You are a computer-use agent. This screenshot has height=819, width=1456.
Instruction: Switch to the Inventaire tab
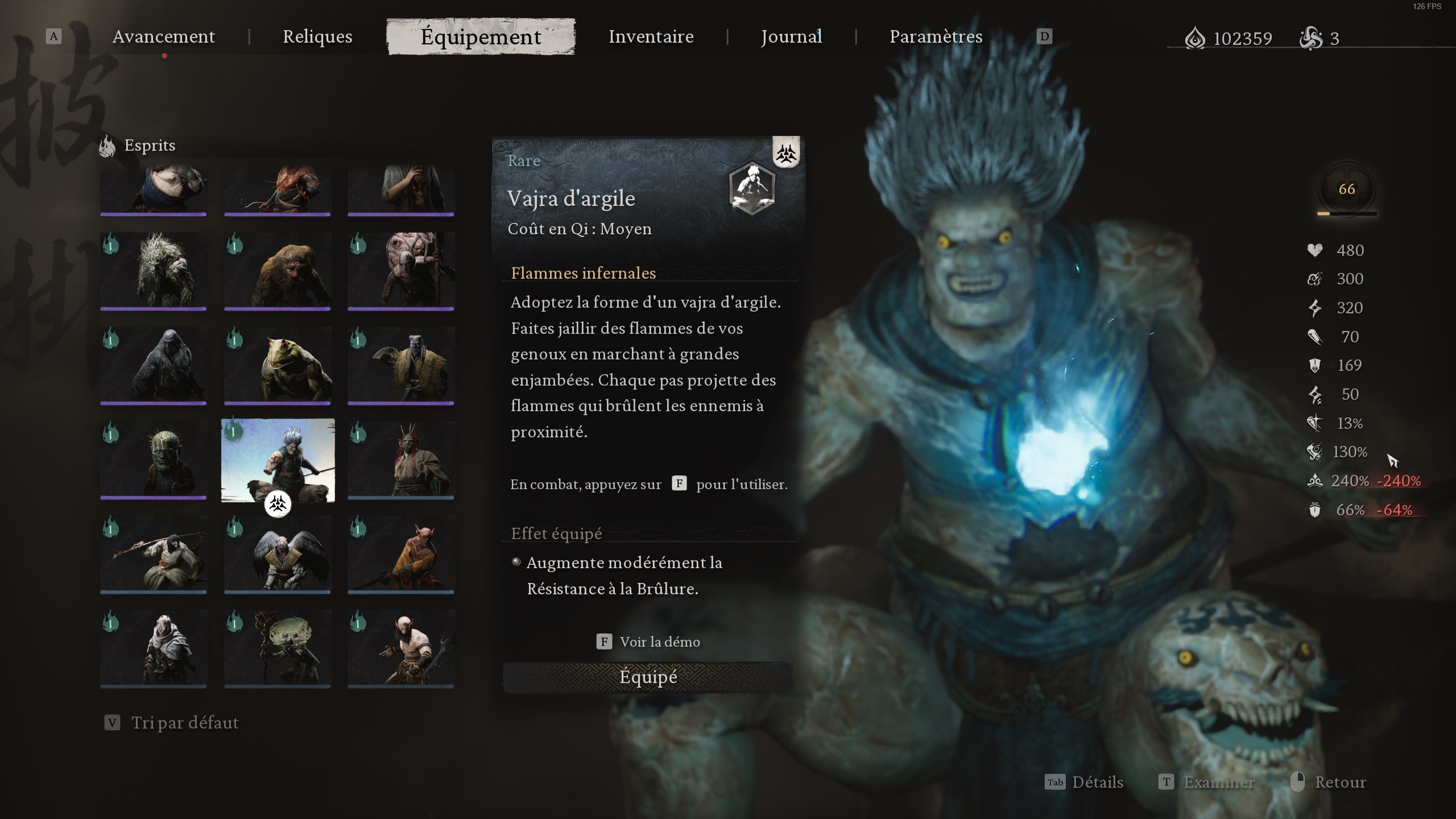tap(651, 36)
